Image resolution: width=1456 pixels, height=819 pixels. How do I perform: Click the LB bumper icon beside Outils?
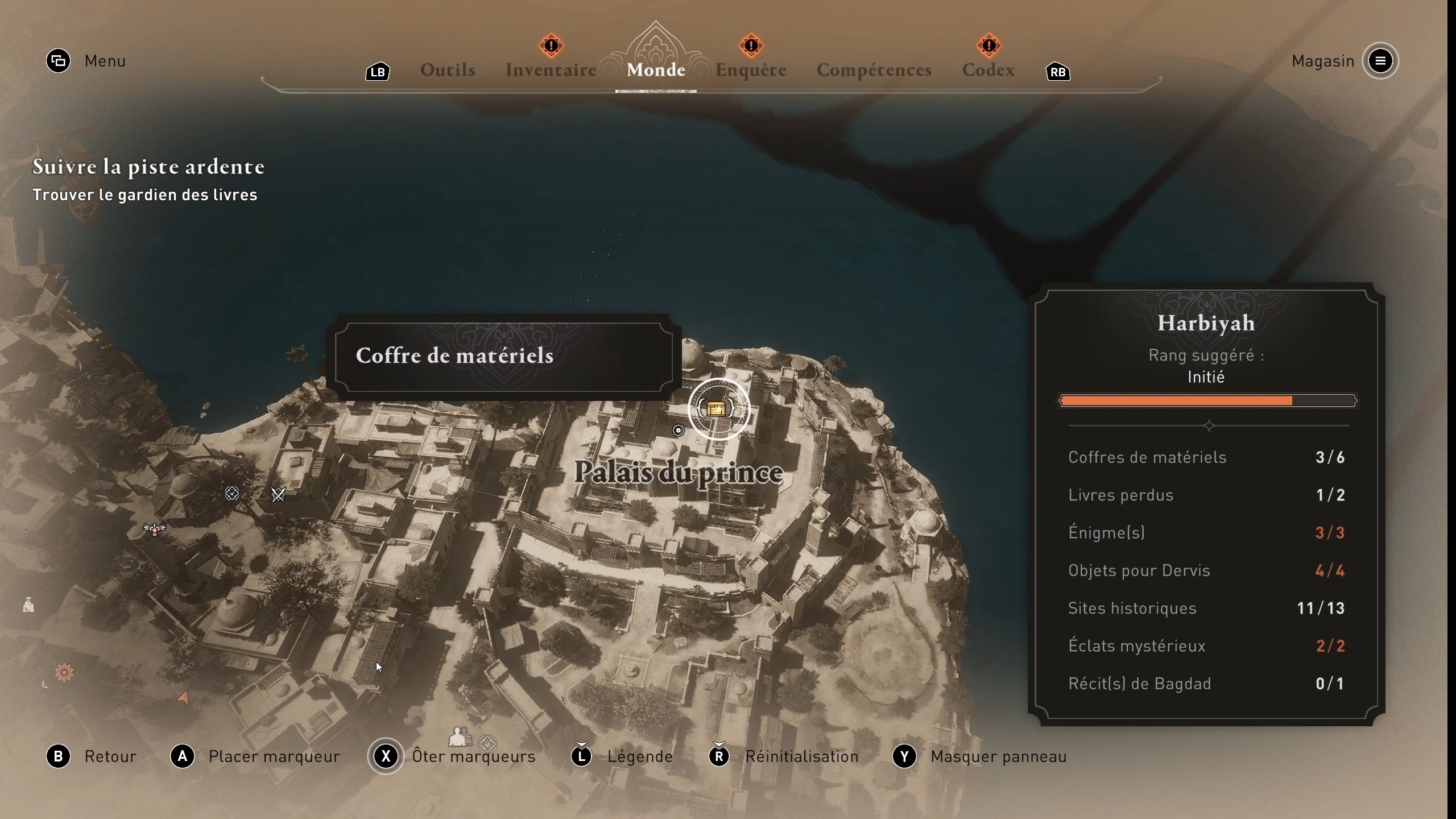(377, 72)
